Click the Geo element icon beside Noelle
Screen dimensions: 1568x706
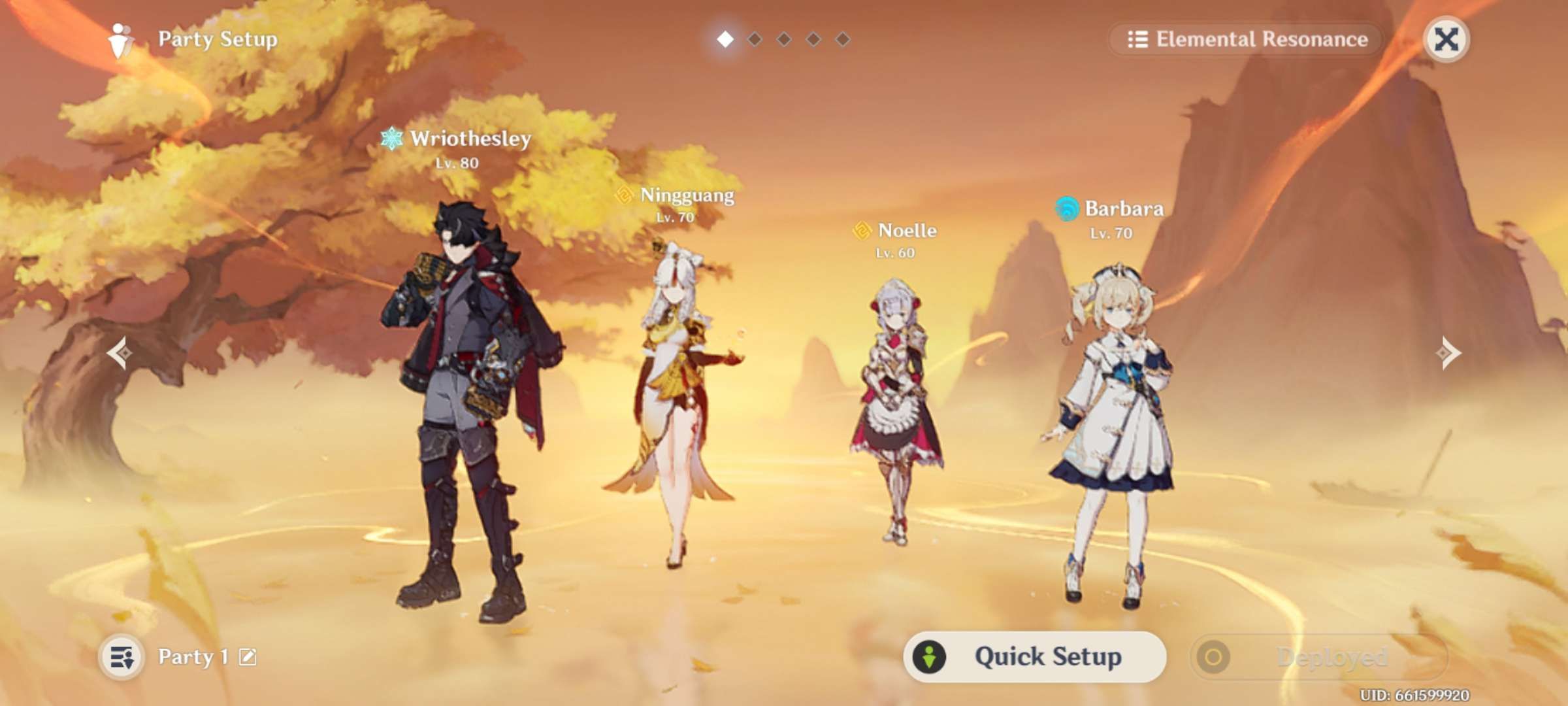coord(862,231)
